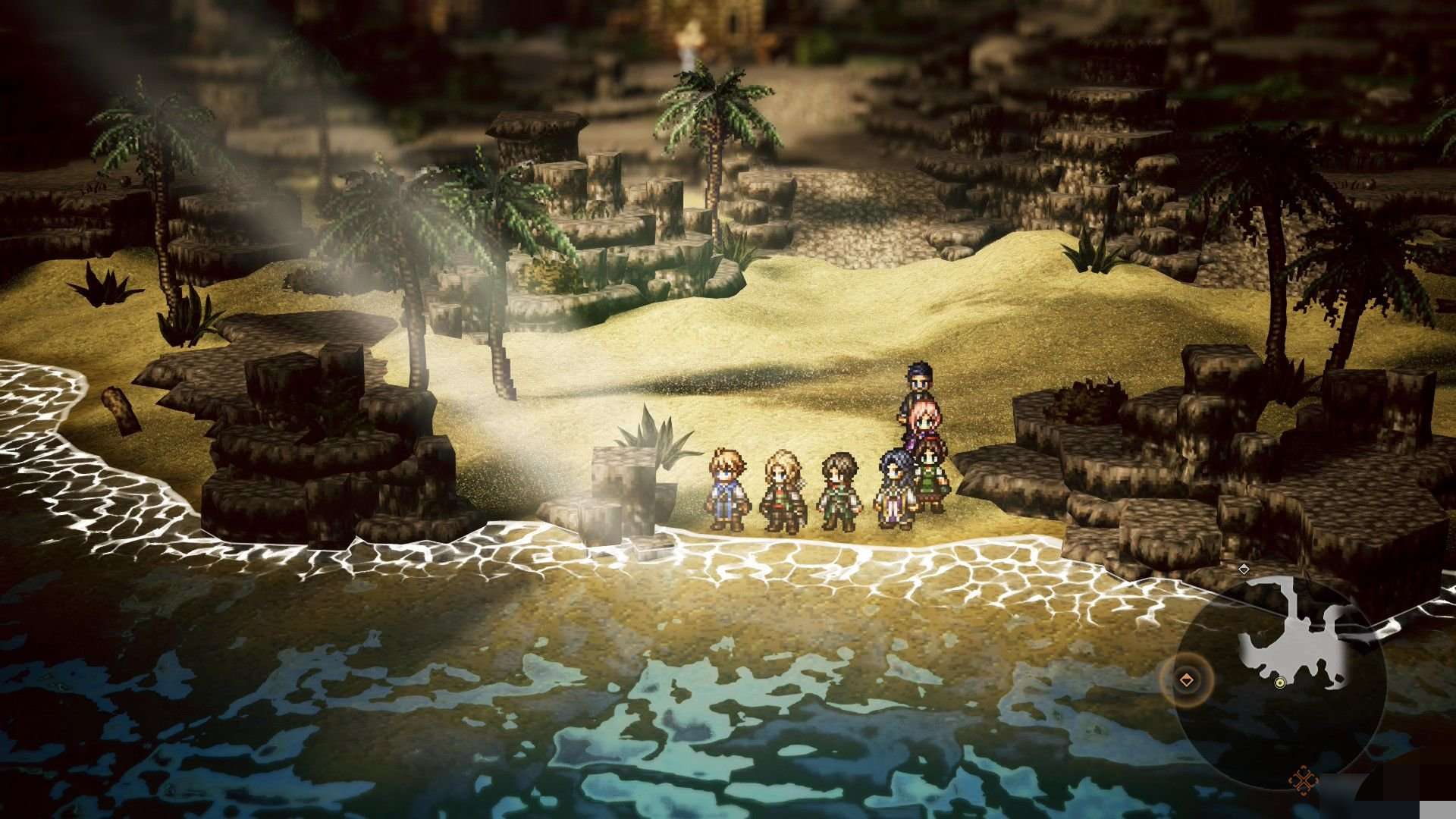Toggle the brown-haired character in the middle of the lineup

click(839, 486)
